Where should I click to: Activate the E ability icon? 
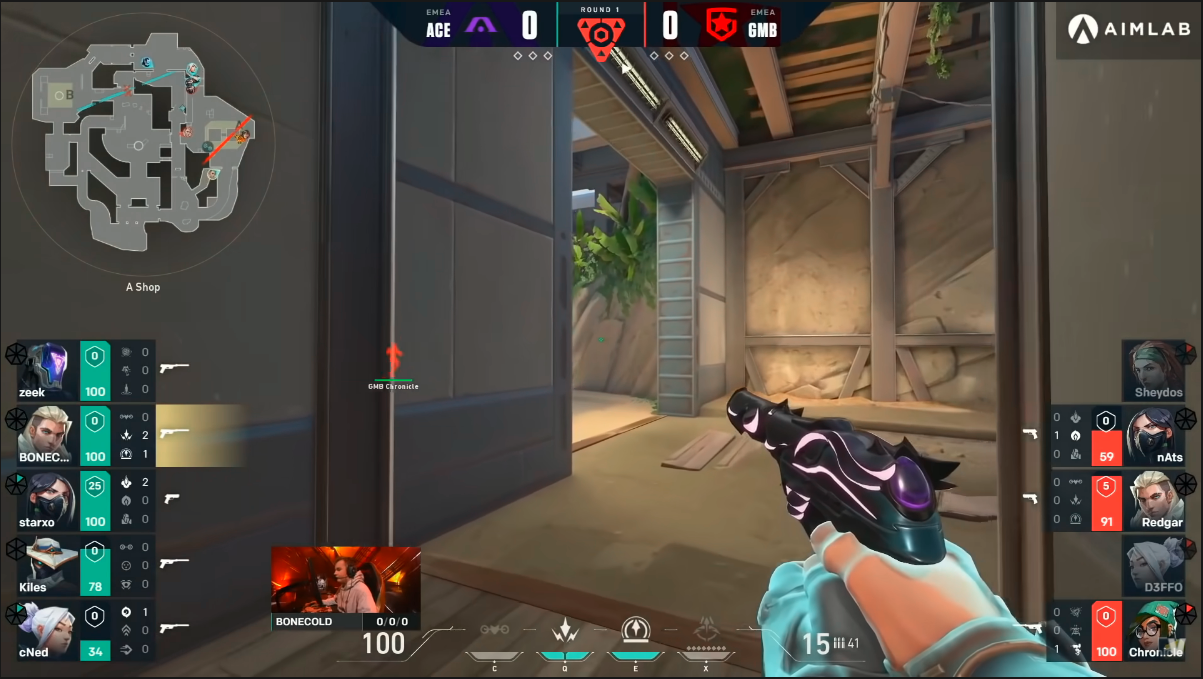coord(635,631)
